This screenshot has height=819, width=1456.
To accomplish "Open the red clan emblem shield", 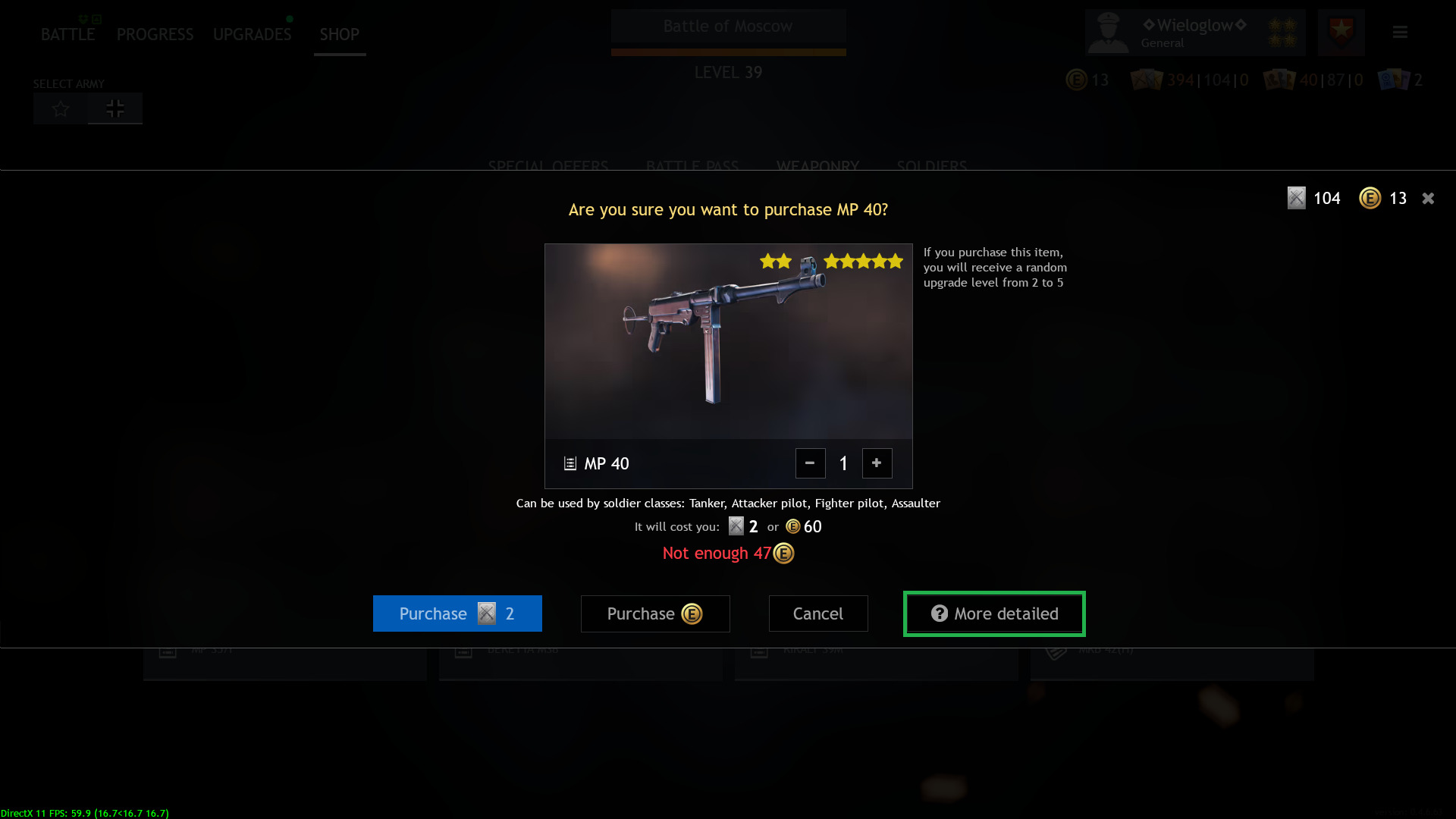I will pos(1341,32).
